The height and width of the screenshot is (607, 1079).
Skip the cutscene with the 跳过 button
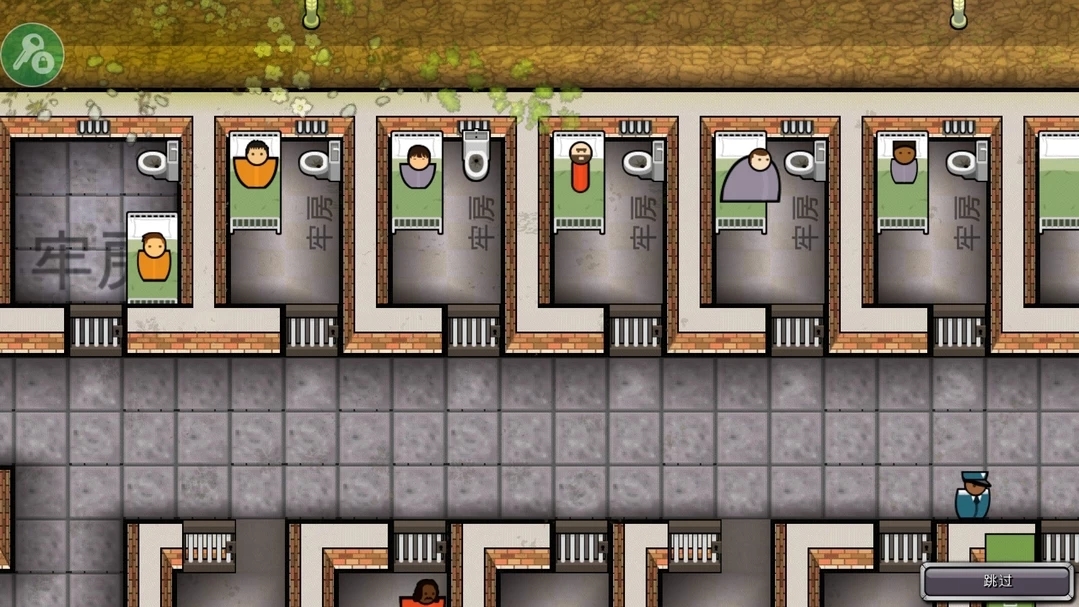(x=997, y=581)
